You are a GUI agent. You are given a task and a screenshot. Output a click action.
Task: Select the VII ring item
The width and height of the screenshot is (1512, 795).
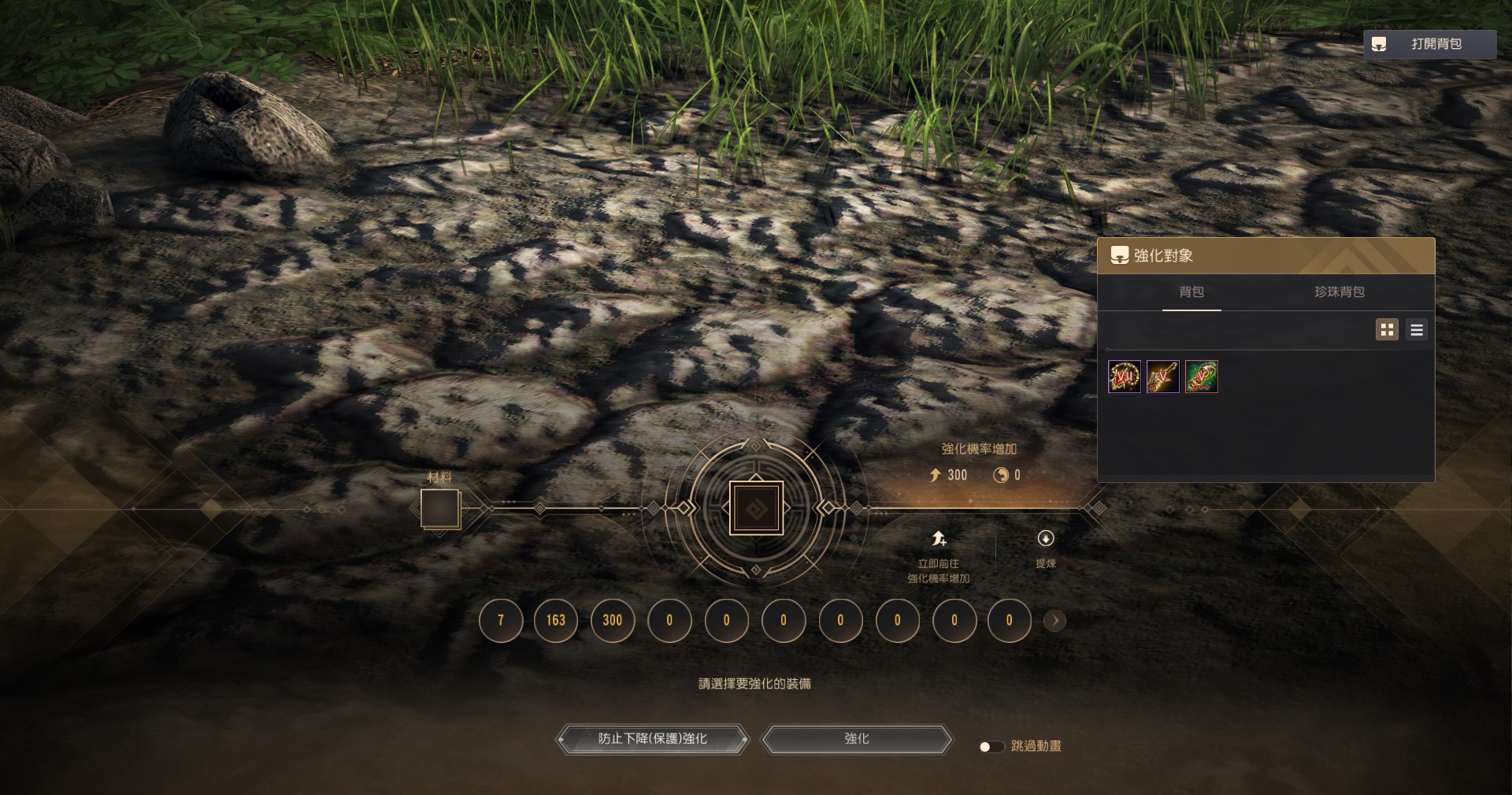(x=1124, y=377)
